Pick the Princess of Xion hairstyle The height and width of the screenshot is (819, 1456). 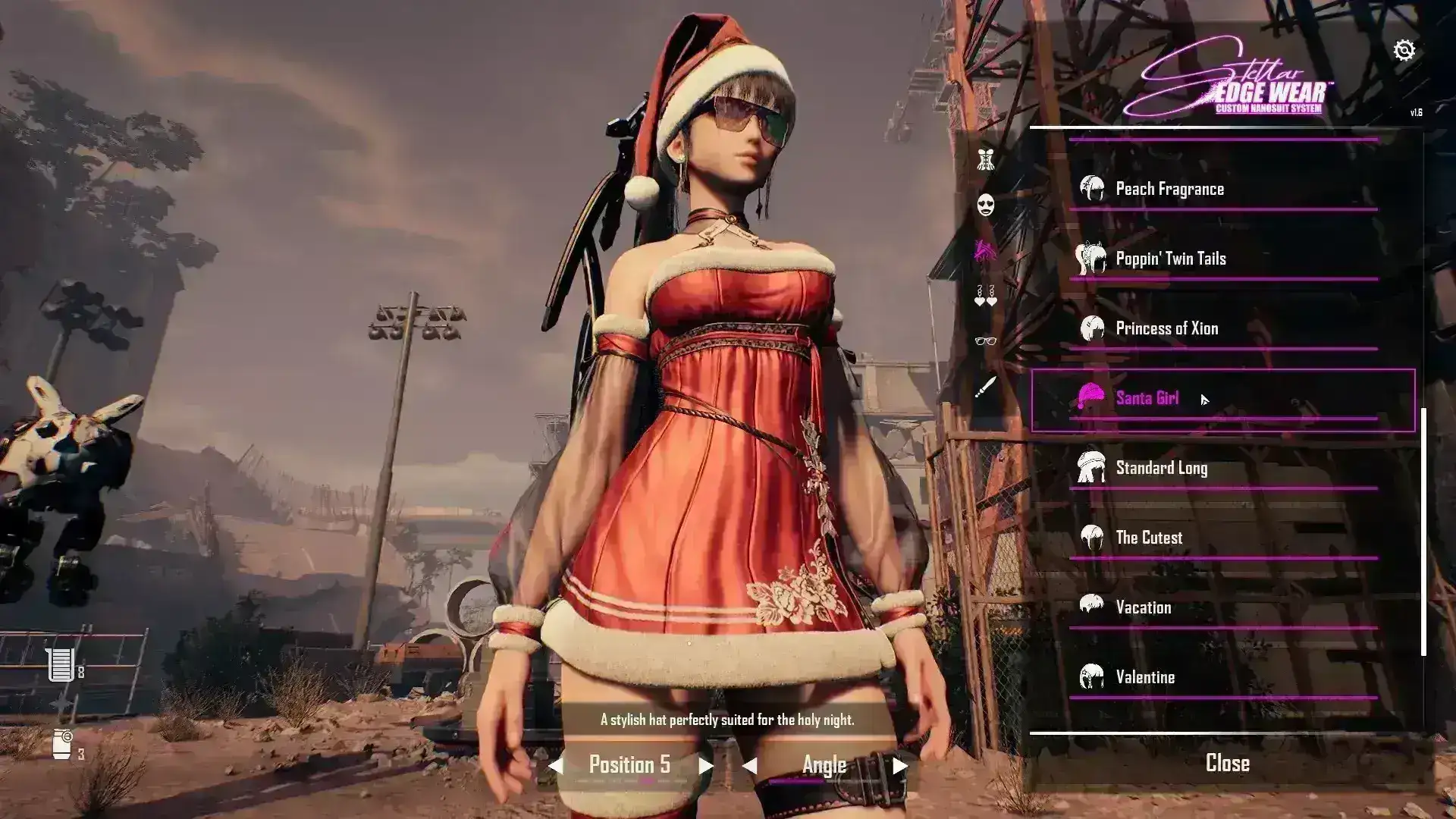click(x=1166, y=328)
